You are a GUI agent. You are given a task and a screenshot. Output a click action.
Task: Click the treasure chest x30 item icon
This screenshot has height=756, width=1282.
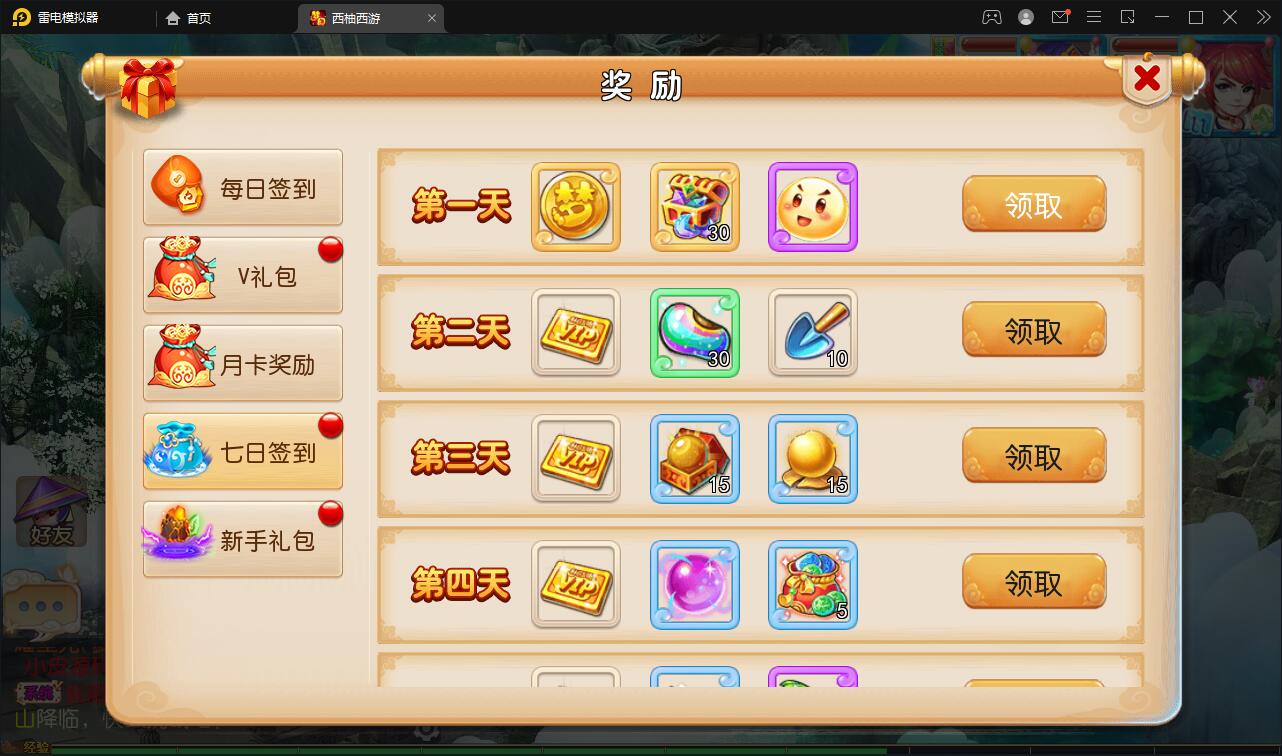coord(694,207)
